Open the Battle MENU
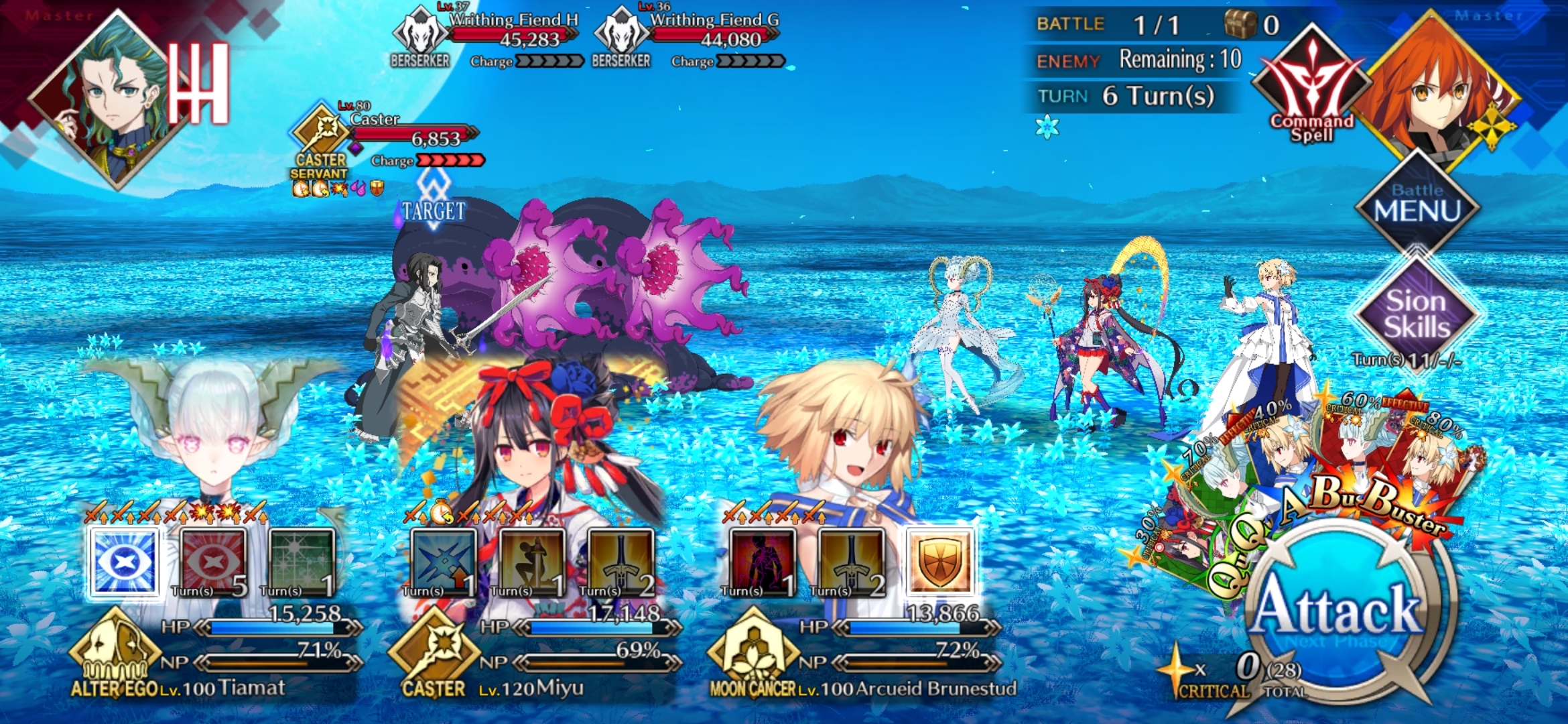Screen dimensions: 1568x724 click(1417, 203)
